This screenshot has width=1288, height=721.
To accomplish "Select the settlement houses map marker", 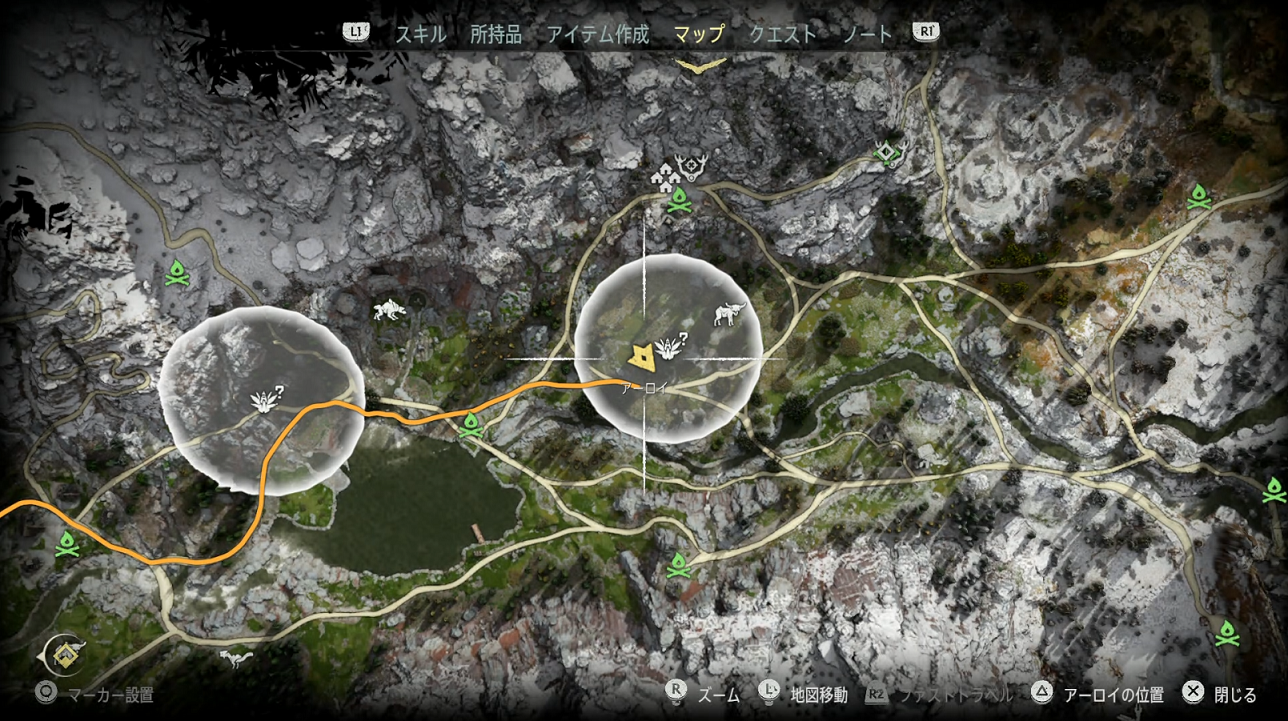I will pos(664,175).
